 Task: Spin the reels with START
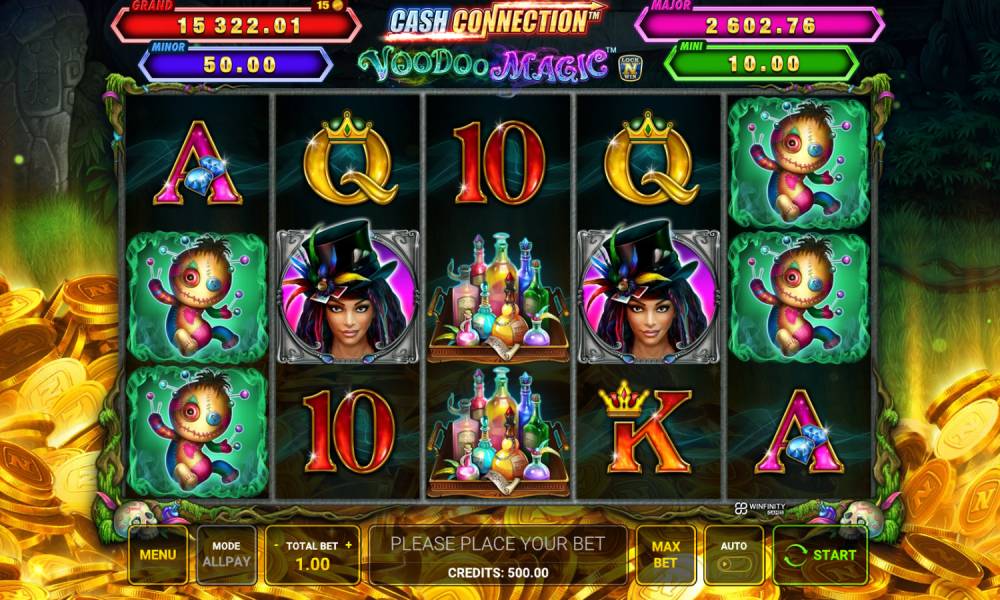[x=820, y=554]
